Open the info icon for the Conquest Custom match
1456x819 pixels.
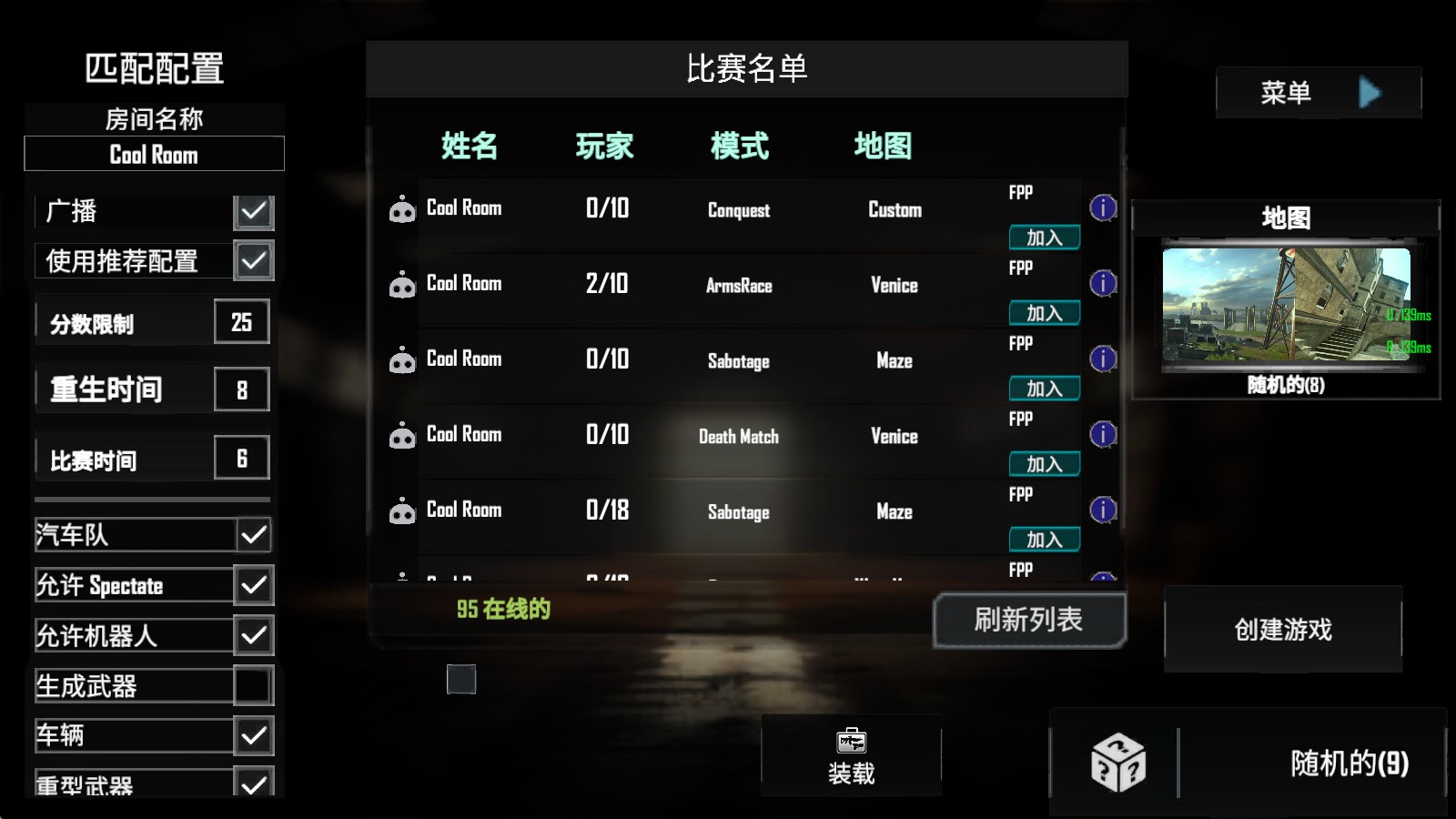[1103, 208]
